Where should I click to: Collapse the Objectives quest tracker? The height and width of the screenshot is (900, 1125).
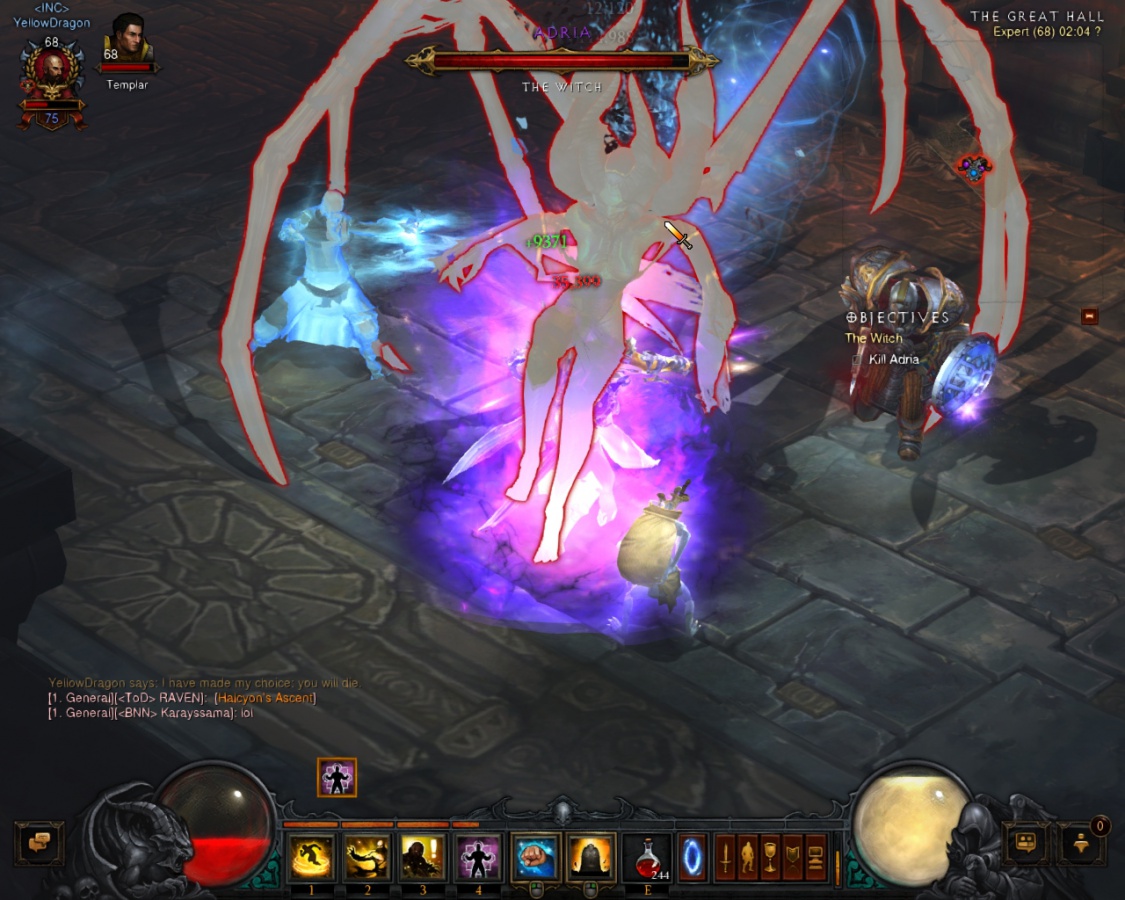(1089, 316)
